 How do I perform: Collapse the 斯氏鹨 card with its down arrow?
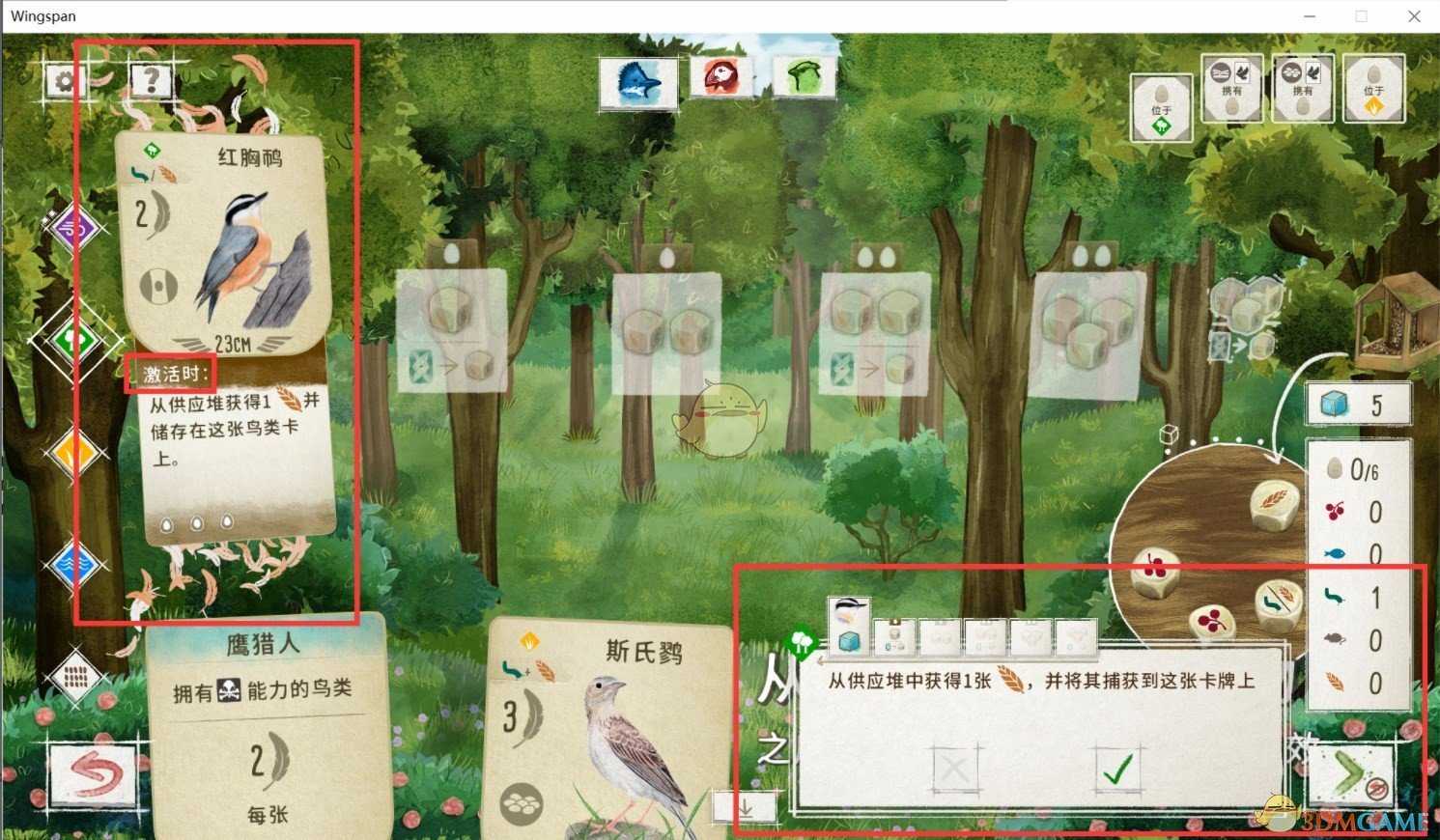[x=744, y=803]
